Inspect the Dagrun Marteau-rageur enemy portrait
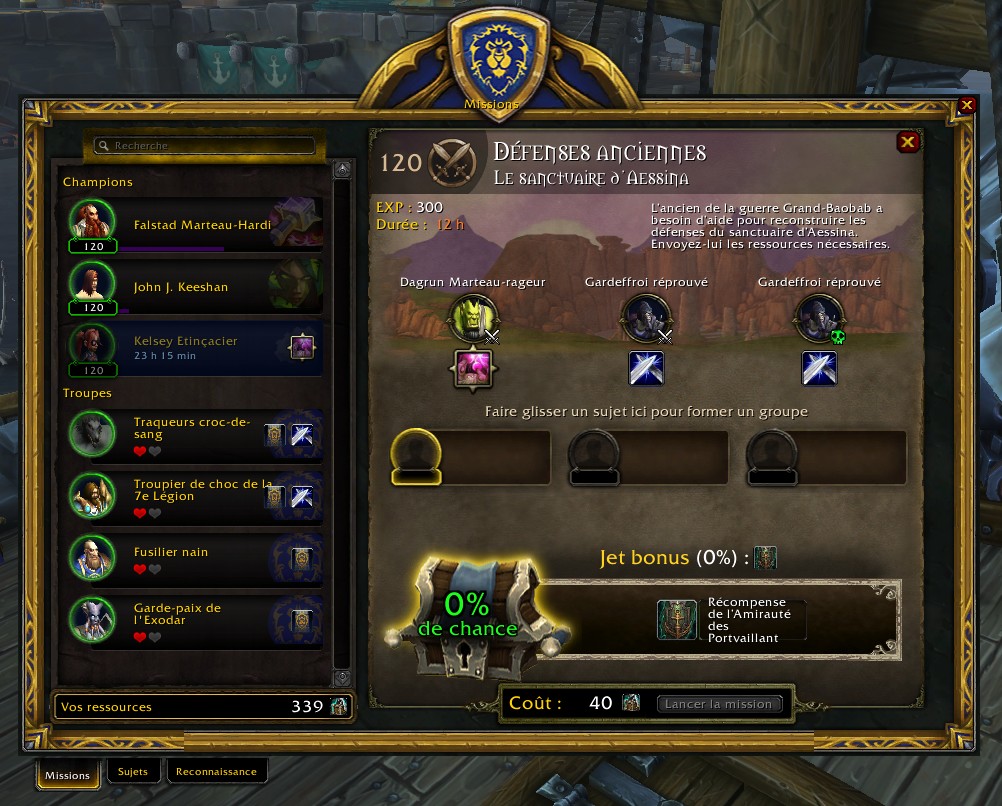This screenshot has width=1002, height=806. [470, 318]
